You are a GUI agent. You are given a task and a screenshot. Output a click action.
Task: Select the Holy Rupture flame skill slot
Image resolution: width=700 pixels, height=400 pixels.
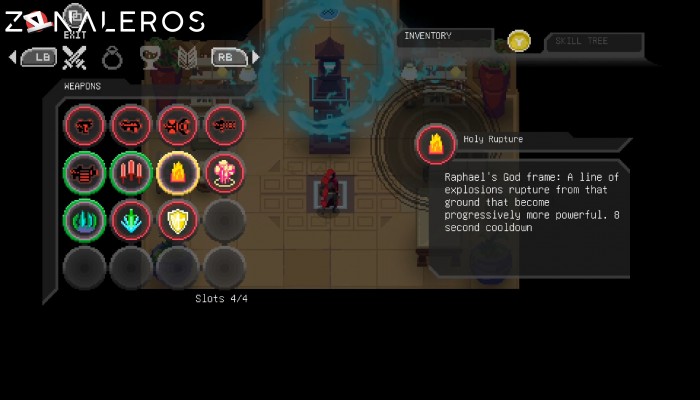click(177, 173)
